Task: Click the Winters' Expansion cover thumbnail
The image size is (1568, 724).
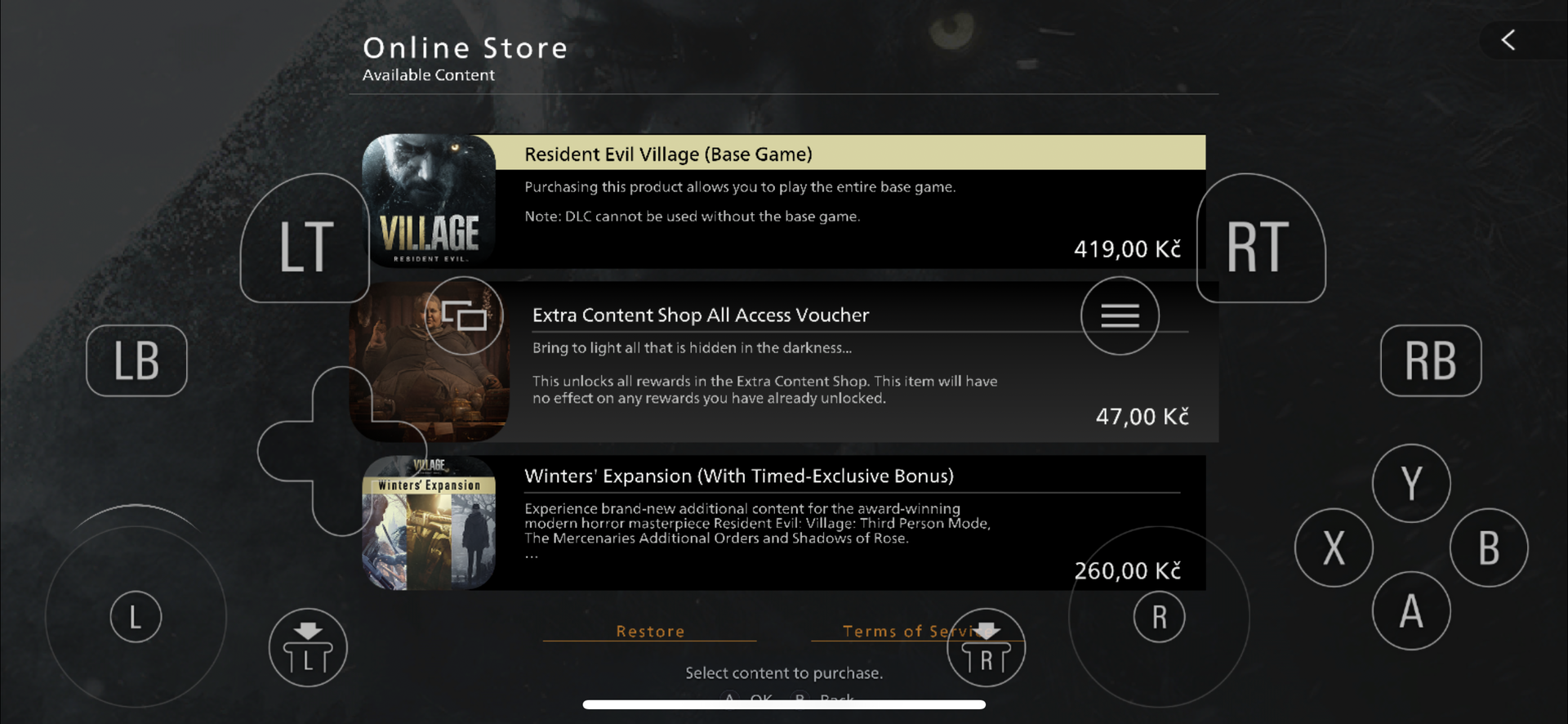Action: coord(429,523)
